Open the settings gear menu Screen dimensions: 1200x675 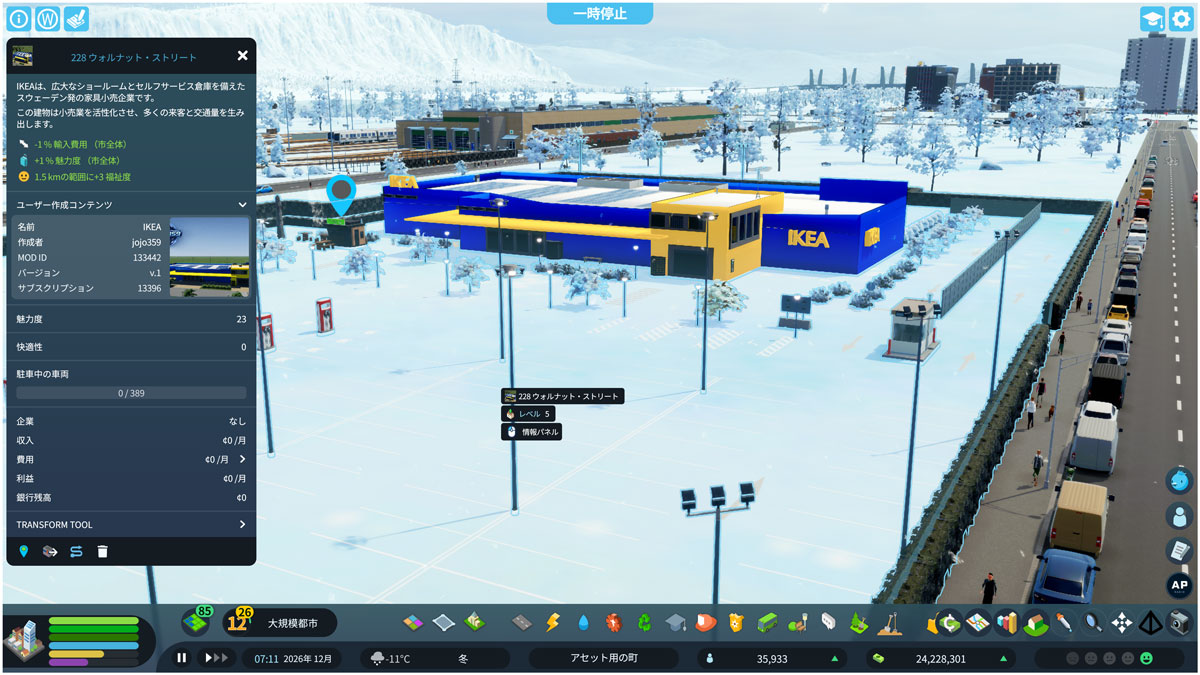[1181, 19]
